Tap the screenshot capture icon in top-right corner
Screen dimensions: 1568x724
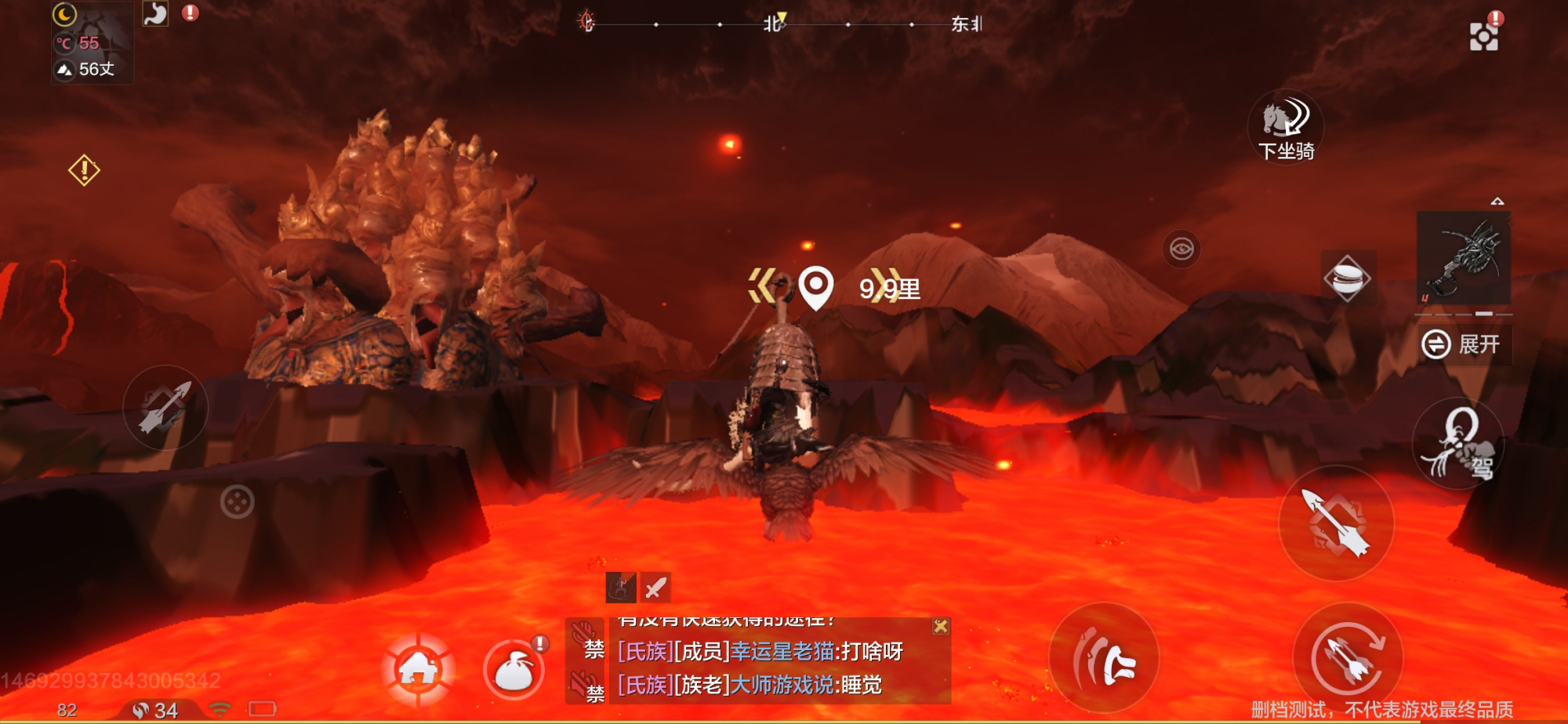click(x=1484, y=36)
